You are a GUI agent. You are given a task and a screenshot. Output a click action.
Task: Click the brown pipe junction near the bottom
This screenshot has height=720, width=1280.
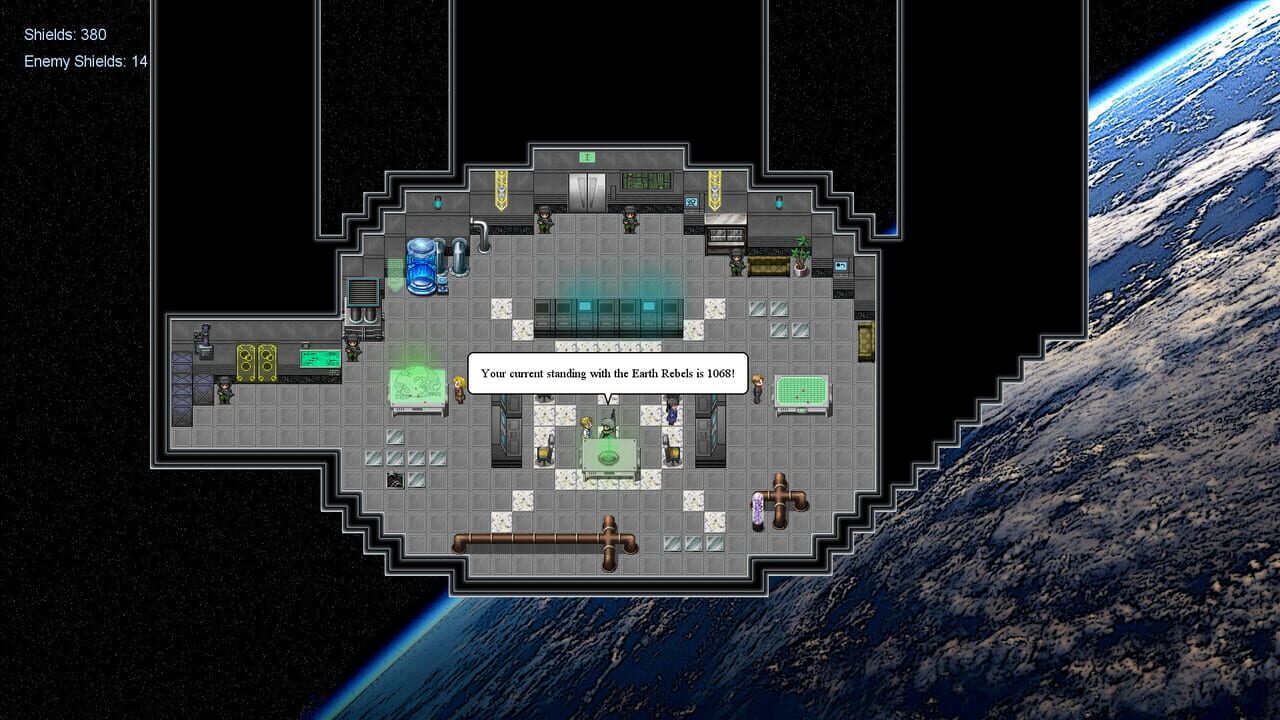coord(607,536)
